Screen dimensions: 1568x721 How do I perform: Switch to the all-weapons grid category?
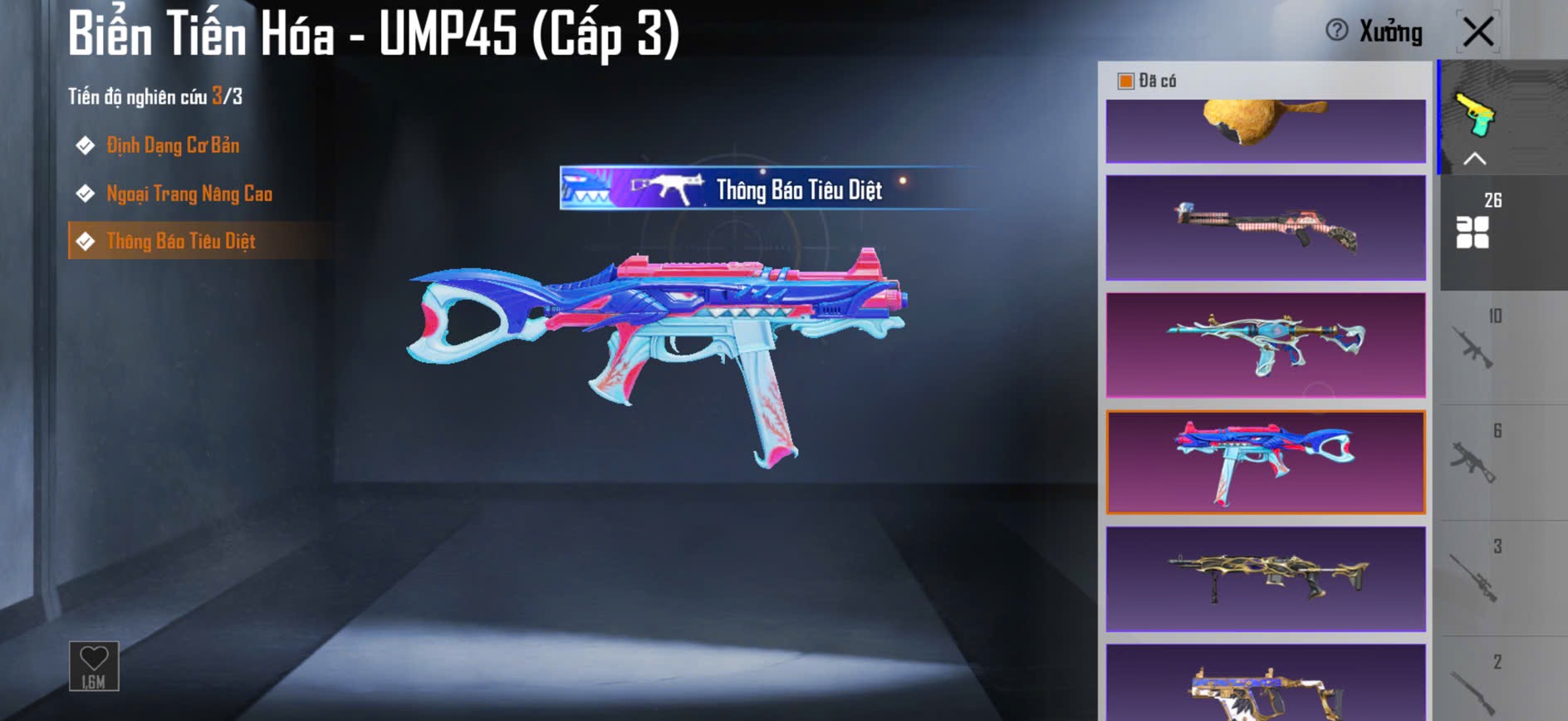(x=1473, y=232)
